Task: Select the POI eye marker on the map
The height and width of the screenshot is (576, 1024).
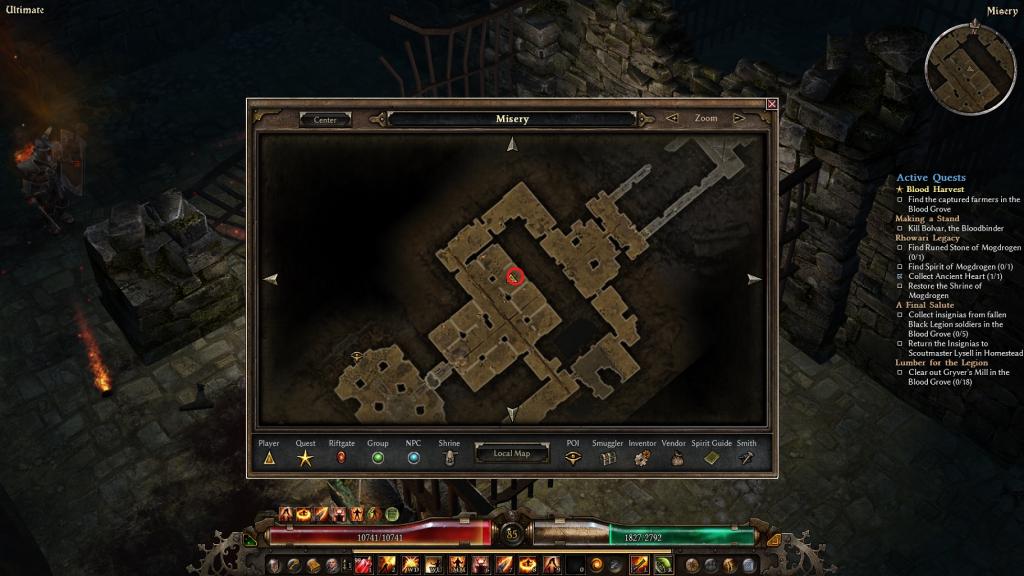Action: [357, 355]
